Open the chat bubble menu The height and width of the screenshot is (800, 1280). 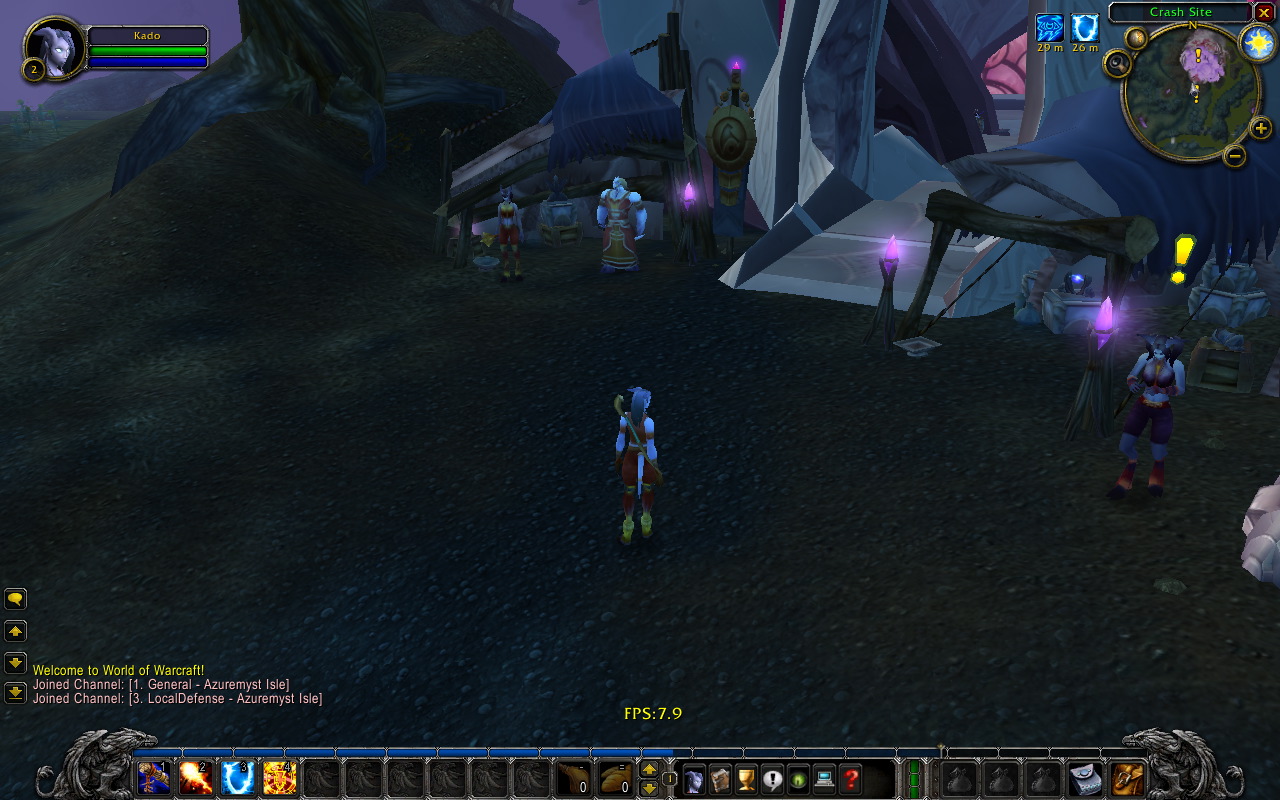pos(15,598)
